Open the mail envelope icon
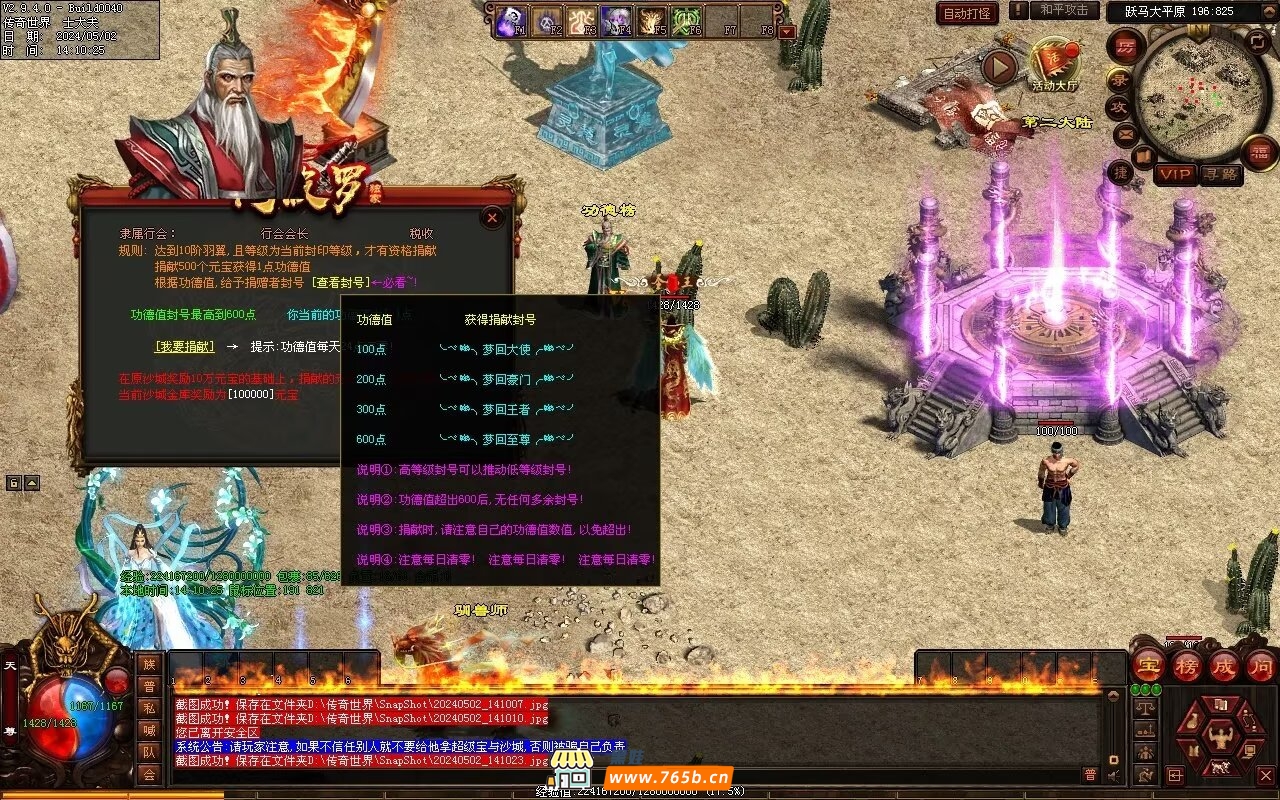The width and height of the screenshot is (1280, 800). (1125, 133)
